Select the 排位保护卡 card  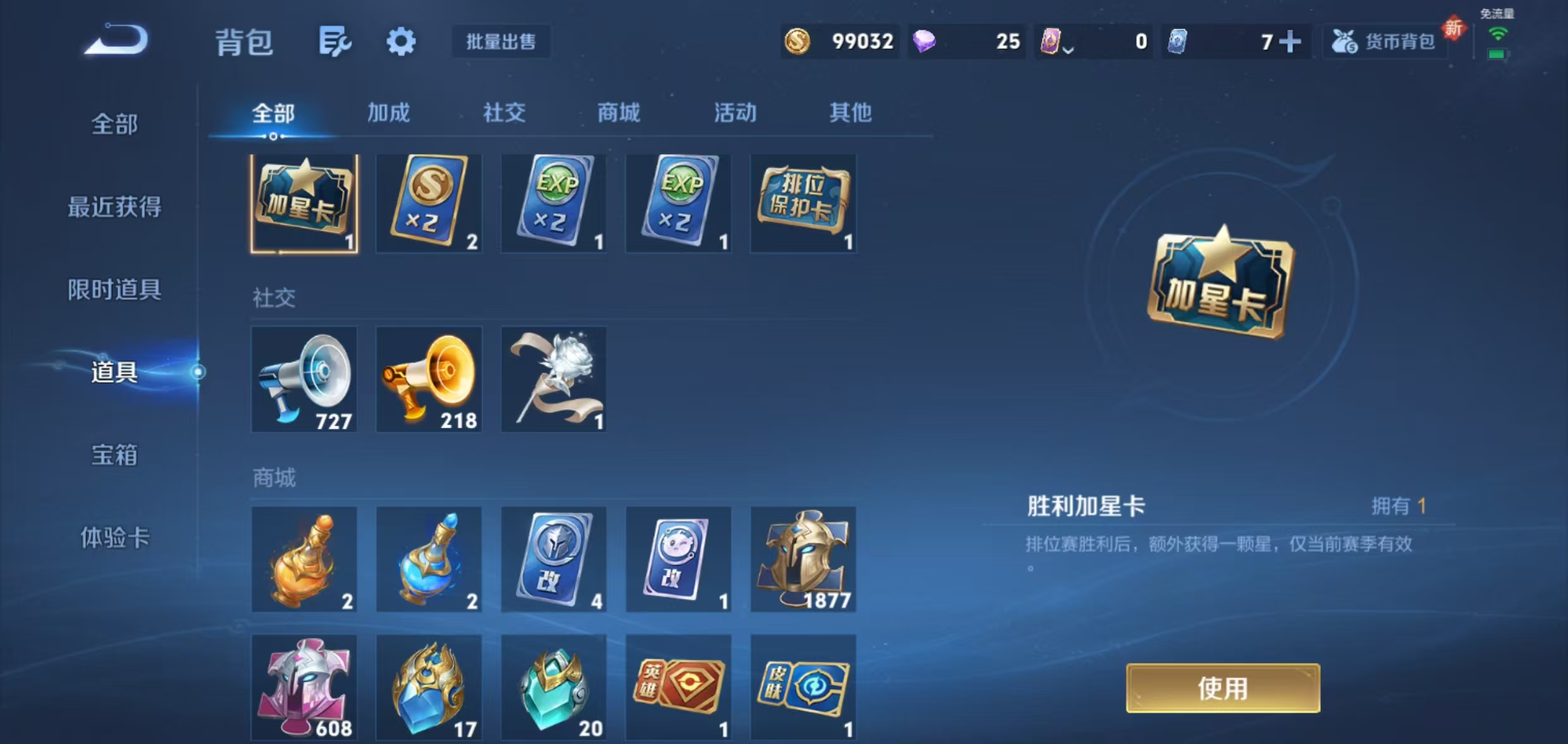coord(803,202)
